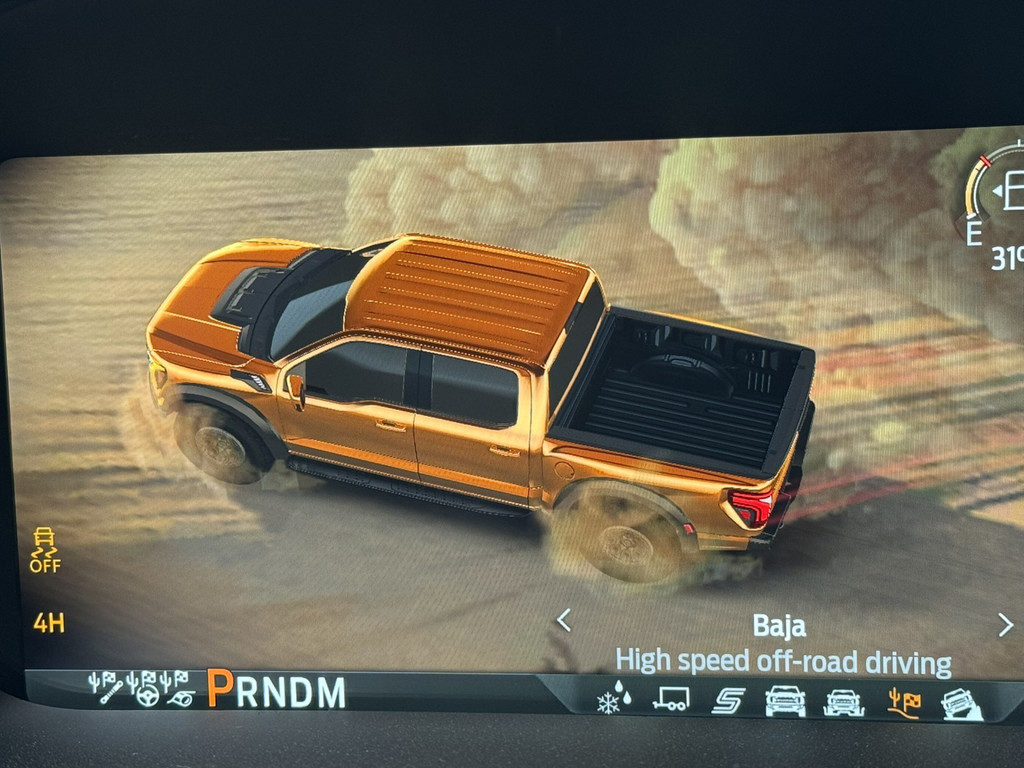Image resolution: width=1024 pixels, height=768 pixels.
Task: Pick the cactus and checkered flag Baja icon
Action: click(904, 703)
